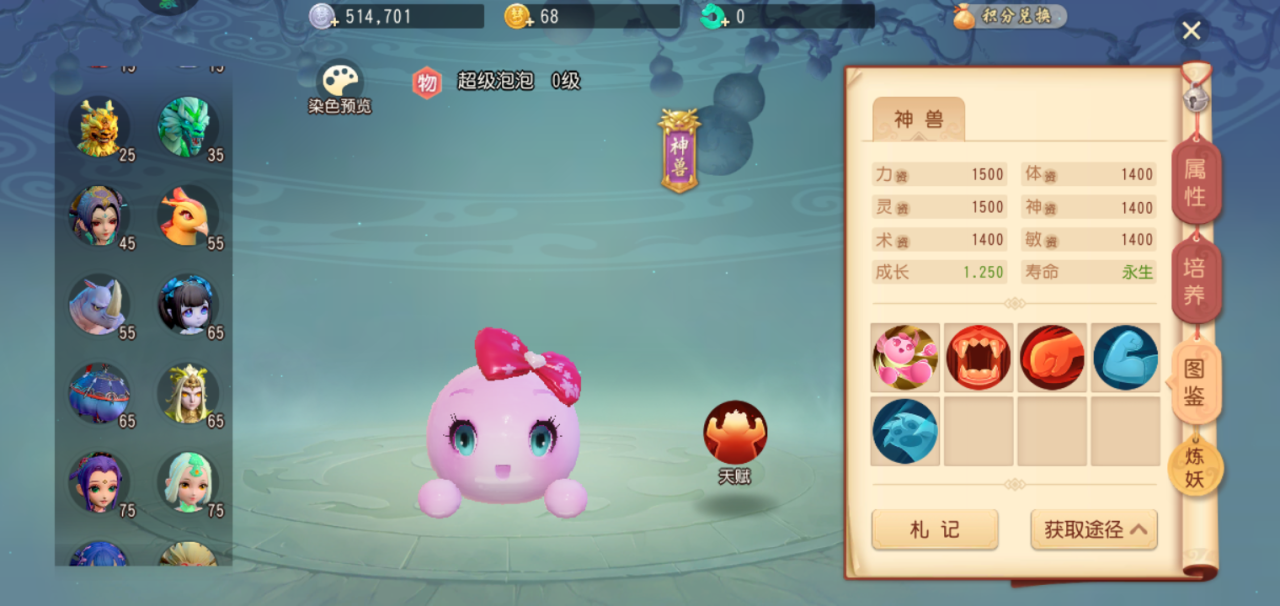This screenshot has height=606, width=1280.
Task: Choose the green dragon level 35 pet
Action: (x=187, y=127)
